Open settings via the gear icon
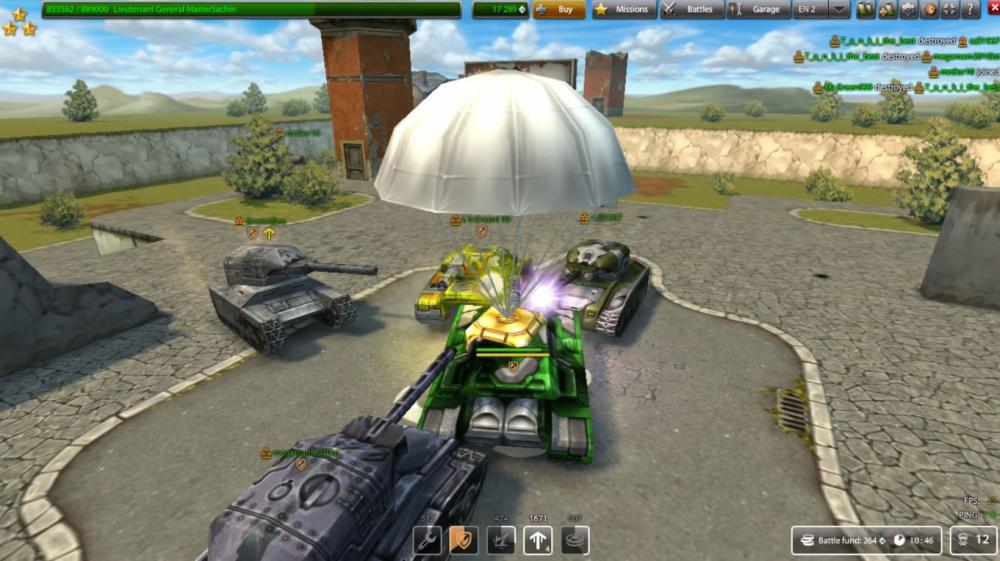Image resolution: width=1000 pixels, height=561 pixels. [909, 9]
